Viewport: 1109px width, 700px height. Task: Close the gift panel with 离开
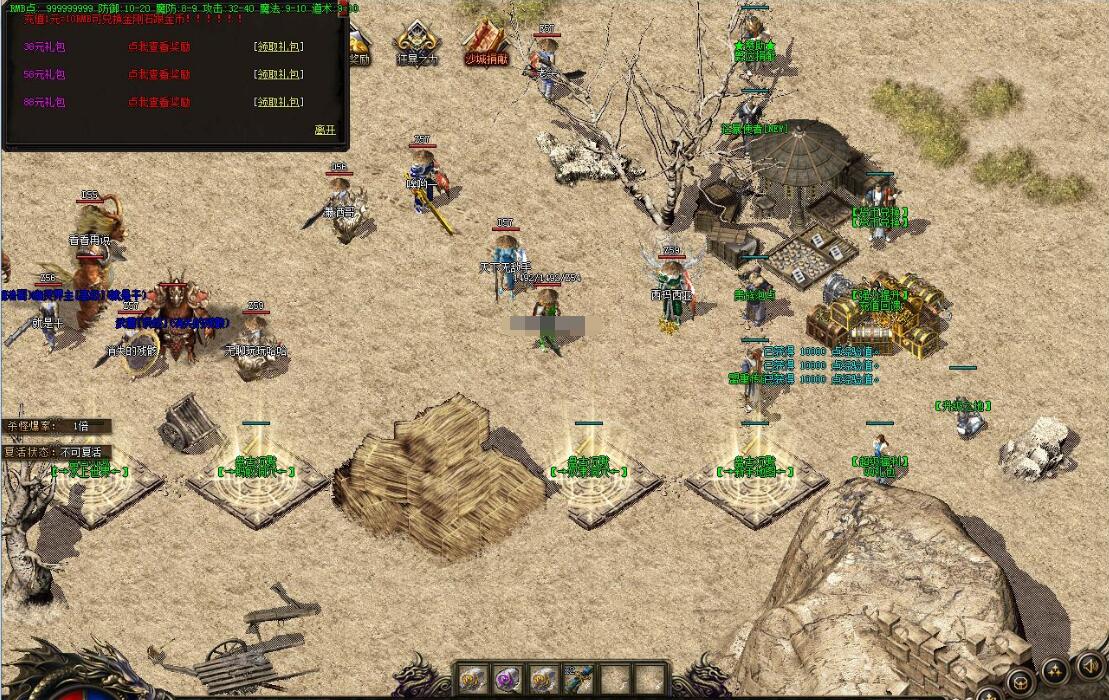325,130
